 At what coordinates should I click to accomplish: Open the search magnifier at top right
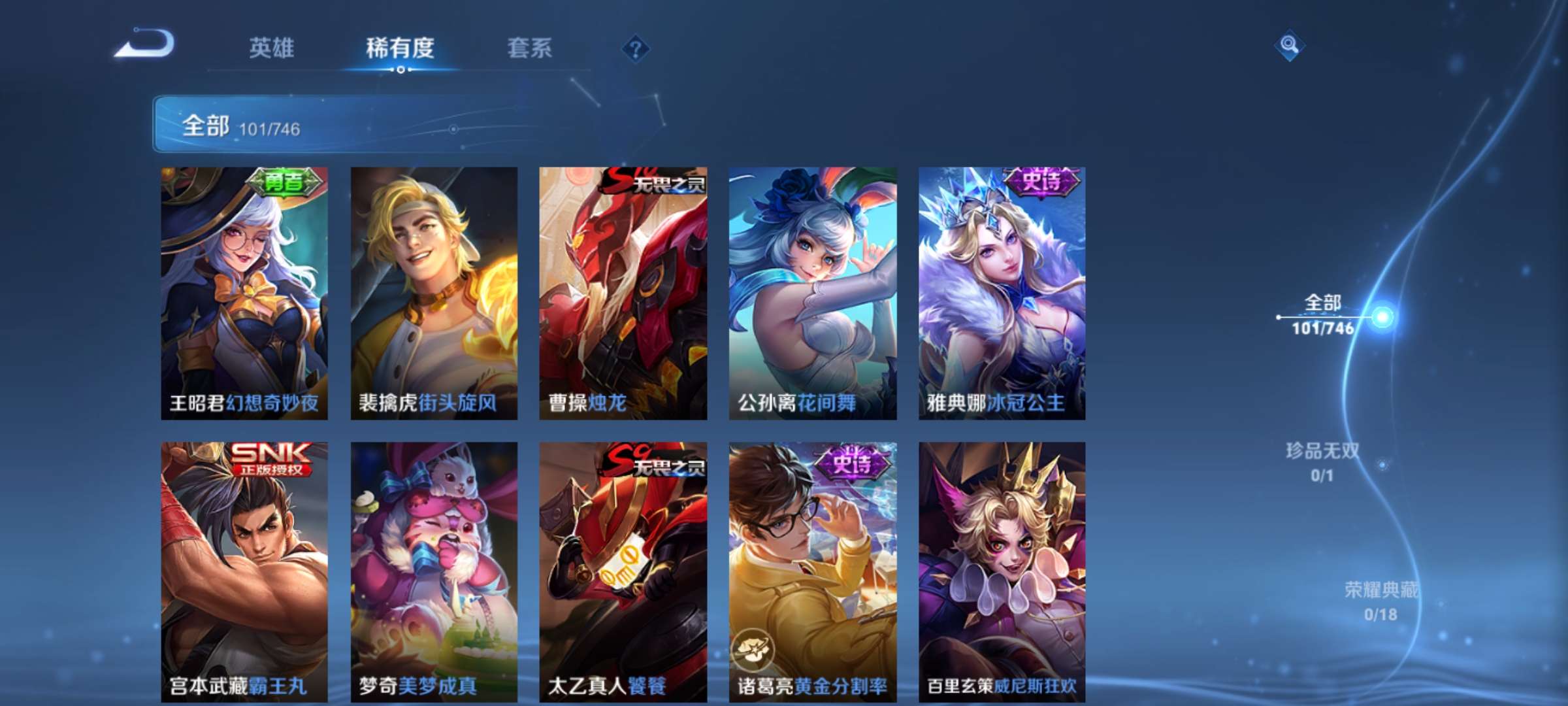point(1288,47)
